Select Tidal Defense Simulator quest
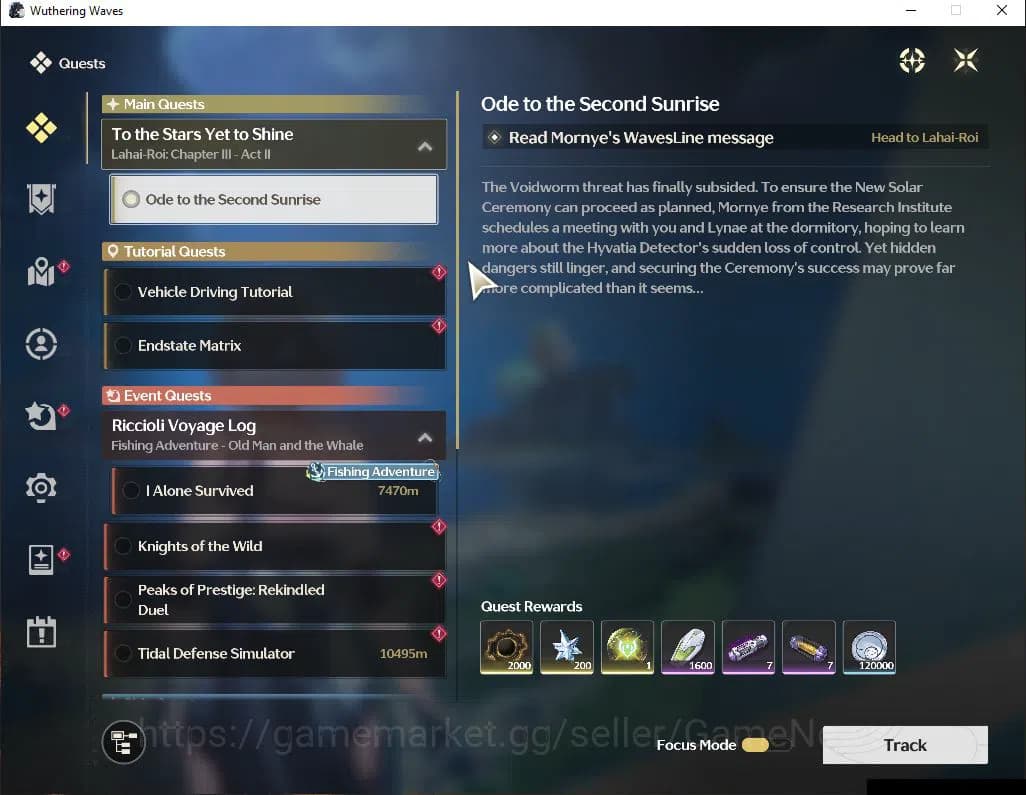The width and height of the screenshot is (1026, 795). tap(273, 654)
